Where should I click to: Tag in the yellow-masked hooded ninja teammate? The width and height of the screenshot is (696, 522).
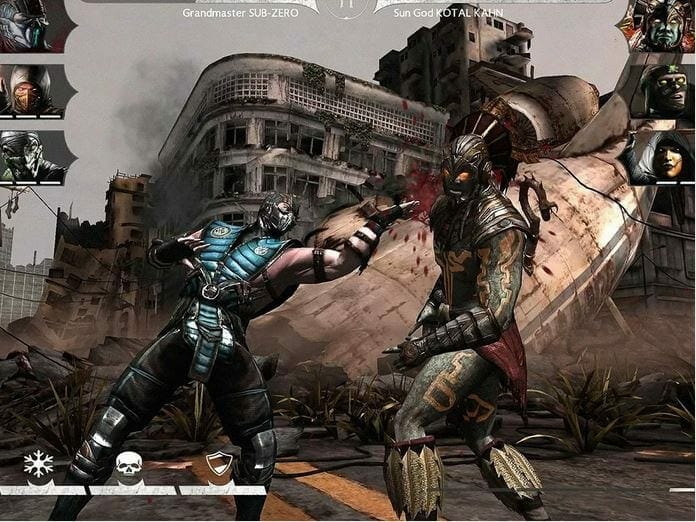[27, 91]
